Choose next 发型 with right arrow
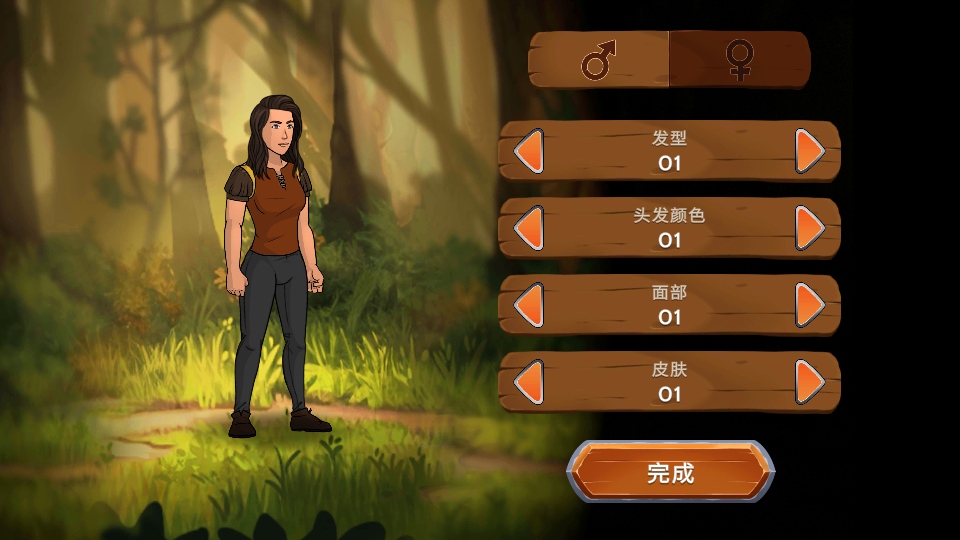 [810, 151]
